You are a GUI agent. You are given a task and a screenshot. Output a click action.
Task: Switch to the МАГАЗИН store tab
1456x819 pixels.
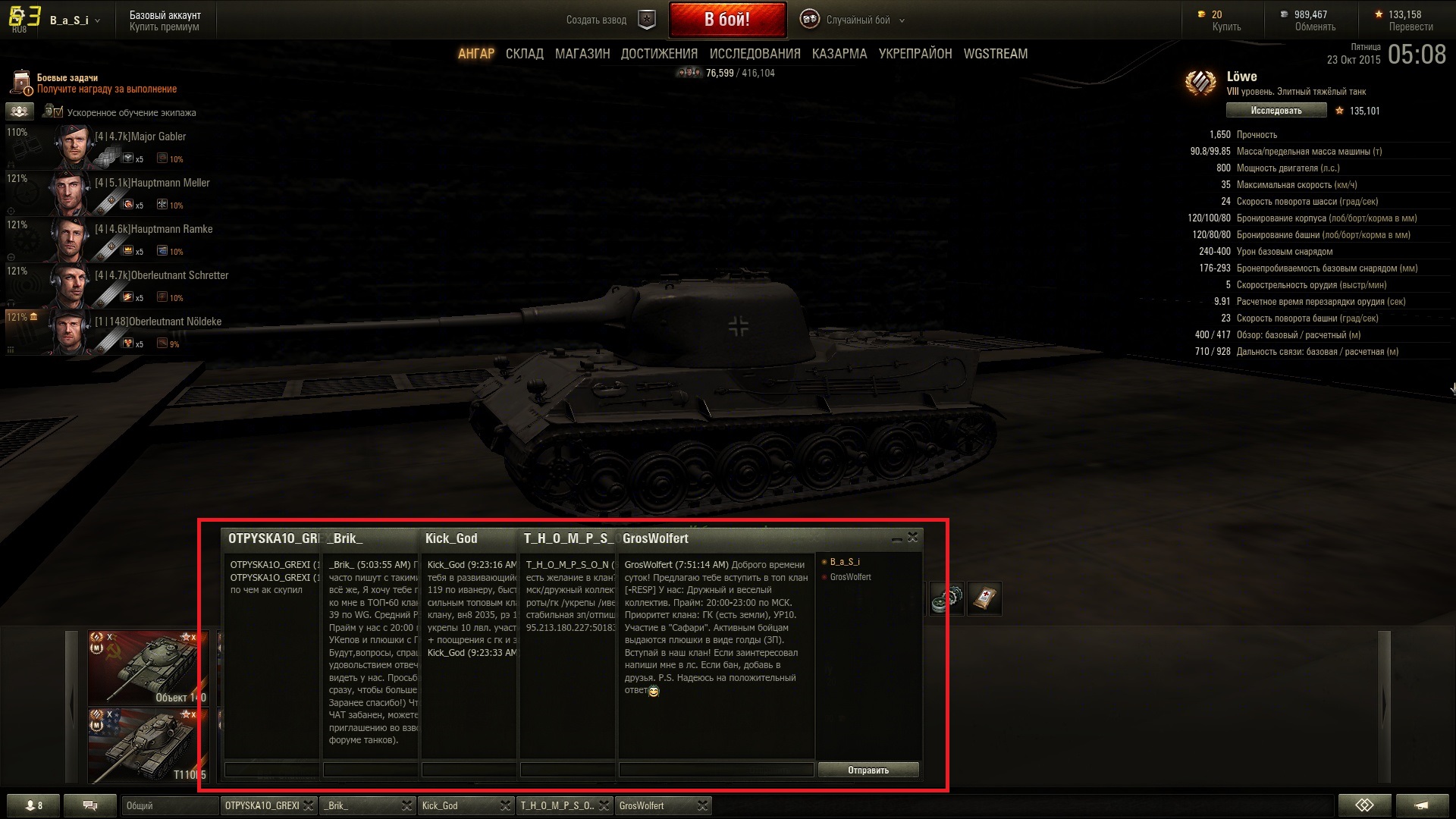(582, 54)
